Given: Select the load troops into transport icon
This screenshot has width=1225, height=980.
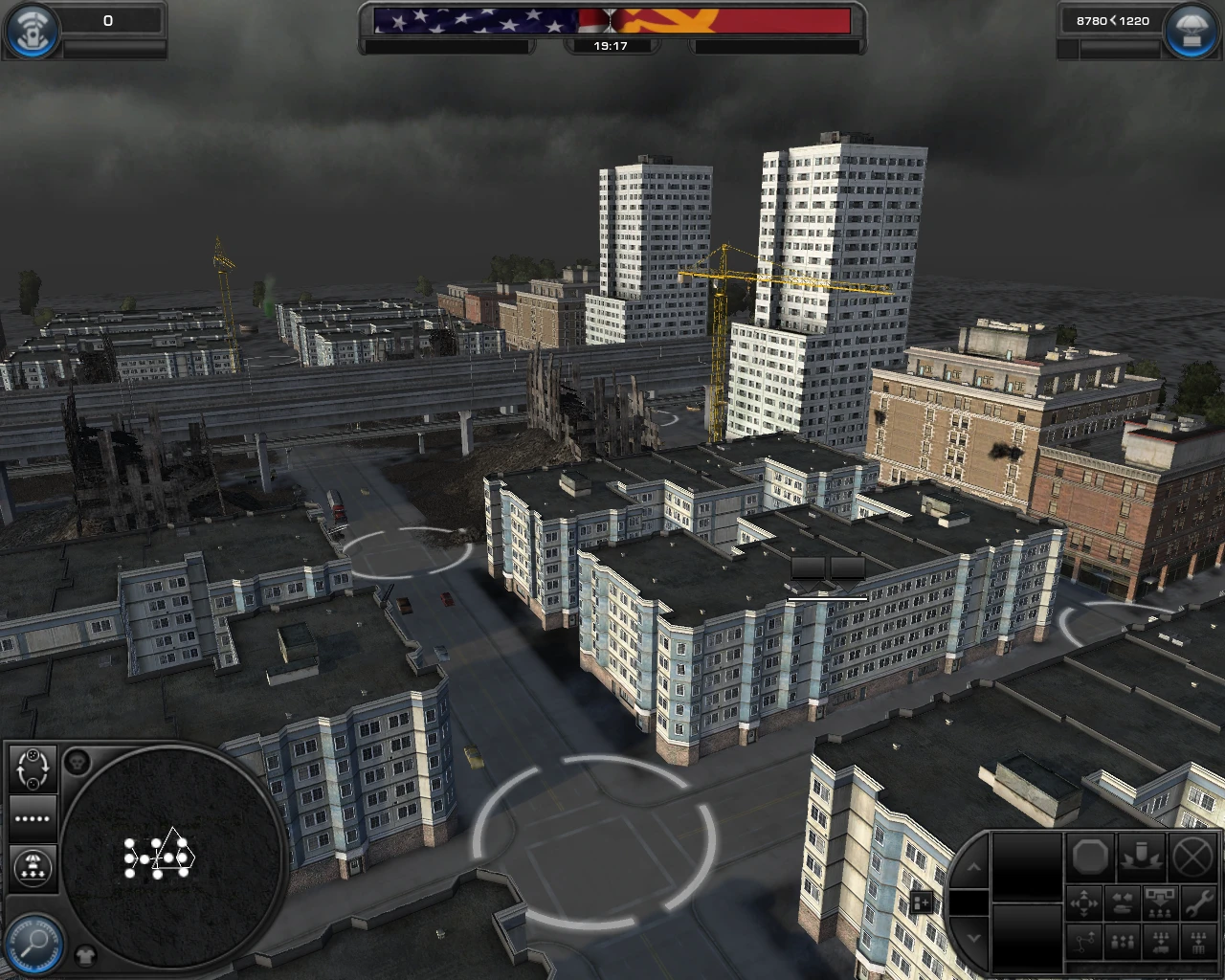Looking at the screenshot, I should (1160, 942).
